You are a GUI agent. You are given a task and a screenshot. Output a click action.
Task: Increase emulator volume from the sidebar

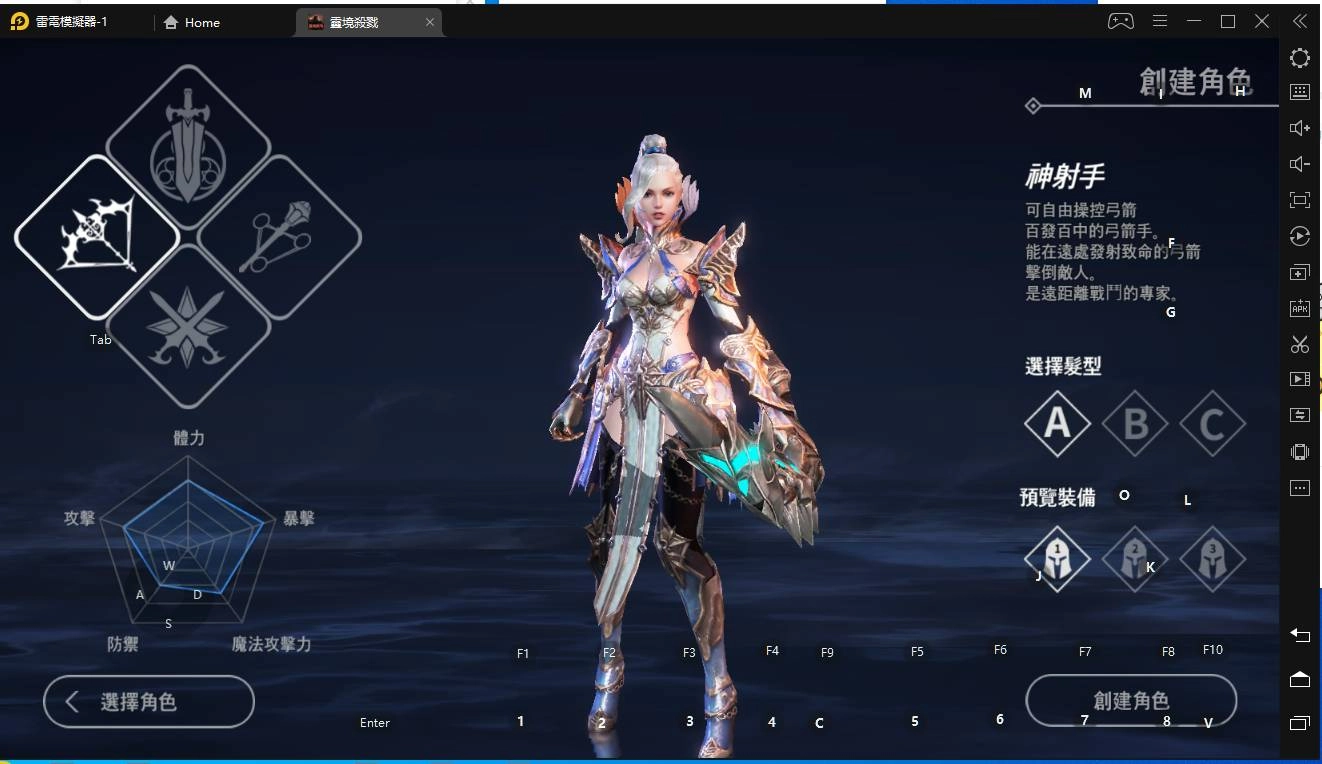1299,127
